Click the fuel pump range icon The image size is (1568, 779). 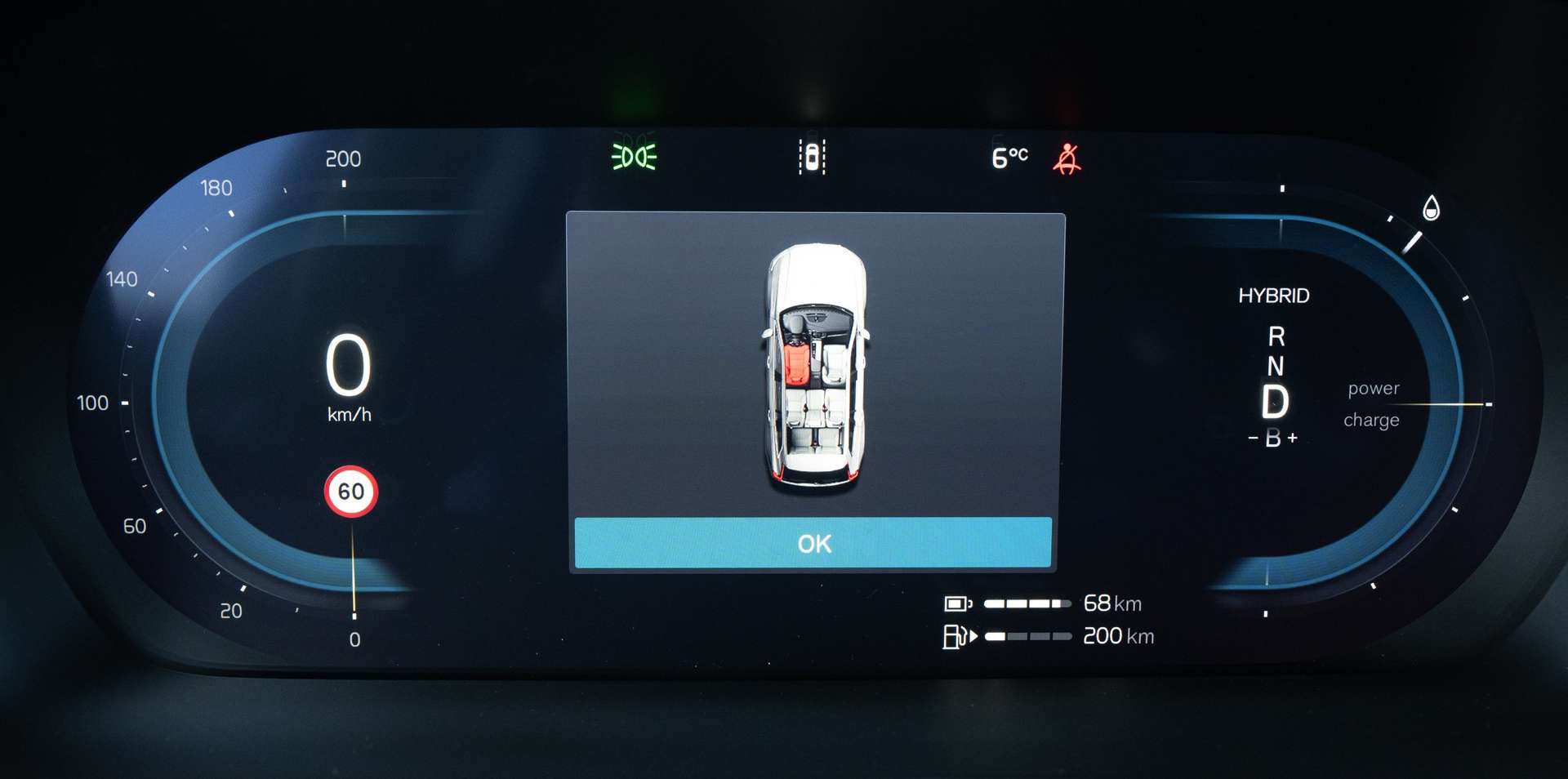(956, 636)
